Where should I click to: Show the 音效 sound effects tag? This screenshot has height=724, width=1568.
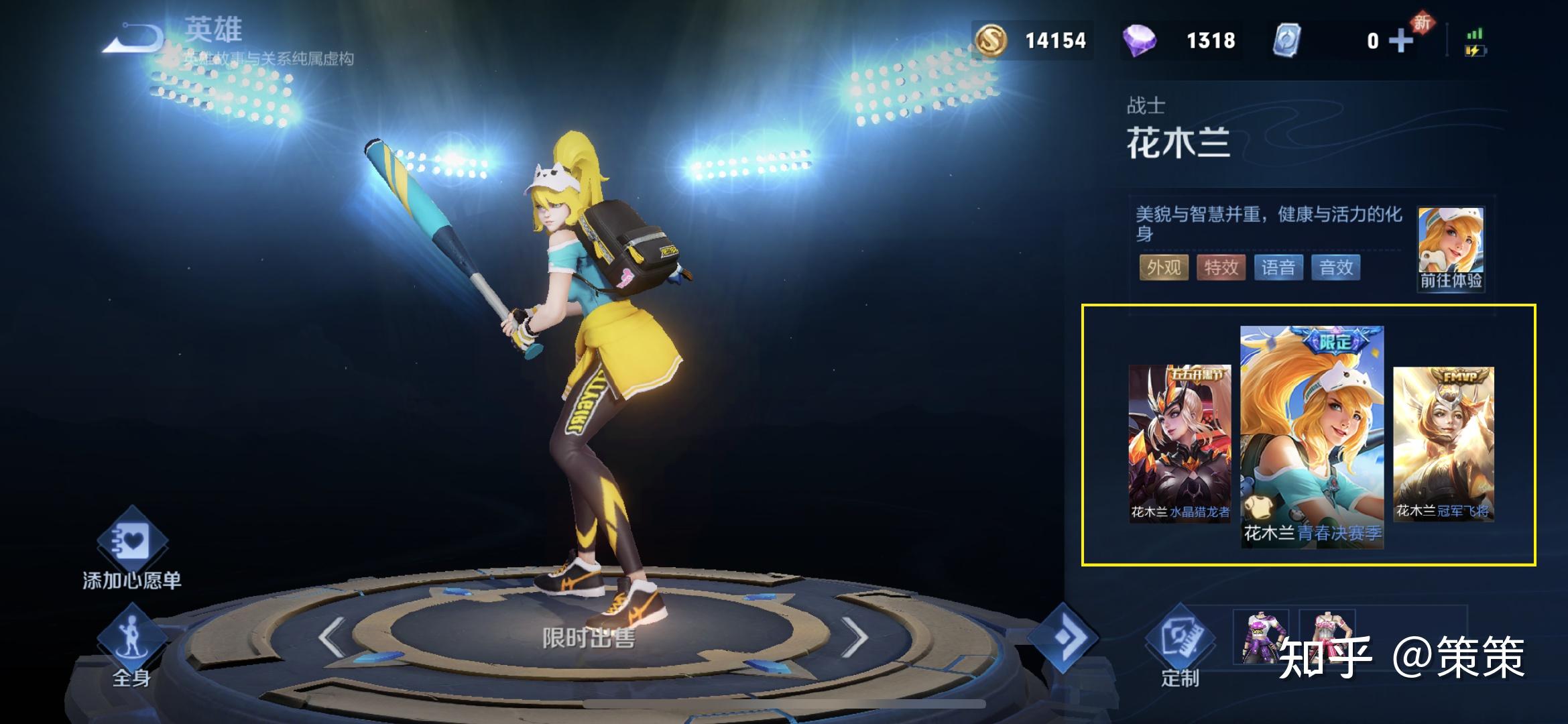pos(1335,267)
